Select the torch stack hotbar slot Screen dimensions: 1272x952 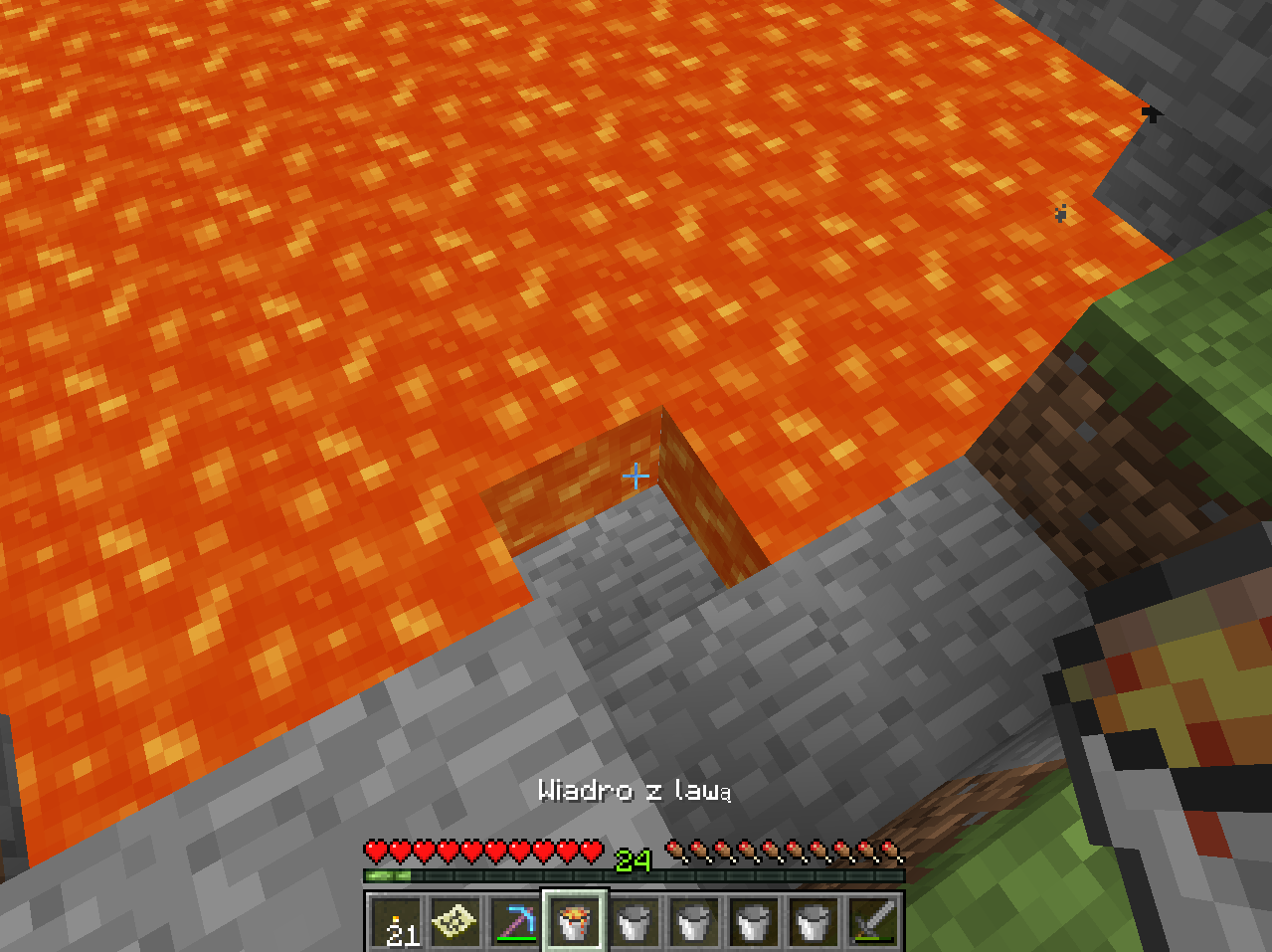tap(398, 922)
